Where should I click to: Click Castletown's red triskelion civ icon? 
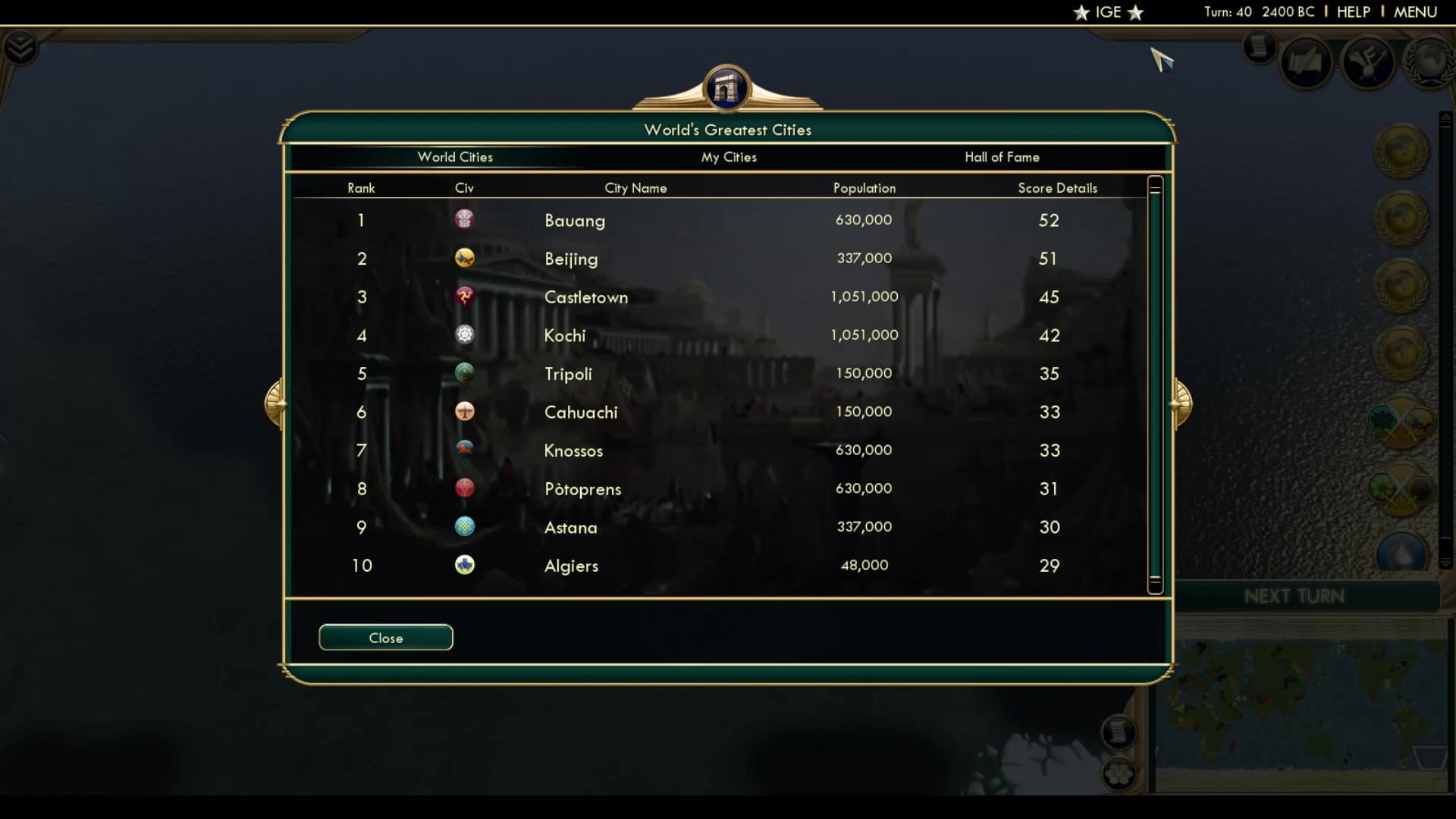[465, 297]
